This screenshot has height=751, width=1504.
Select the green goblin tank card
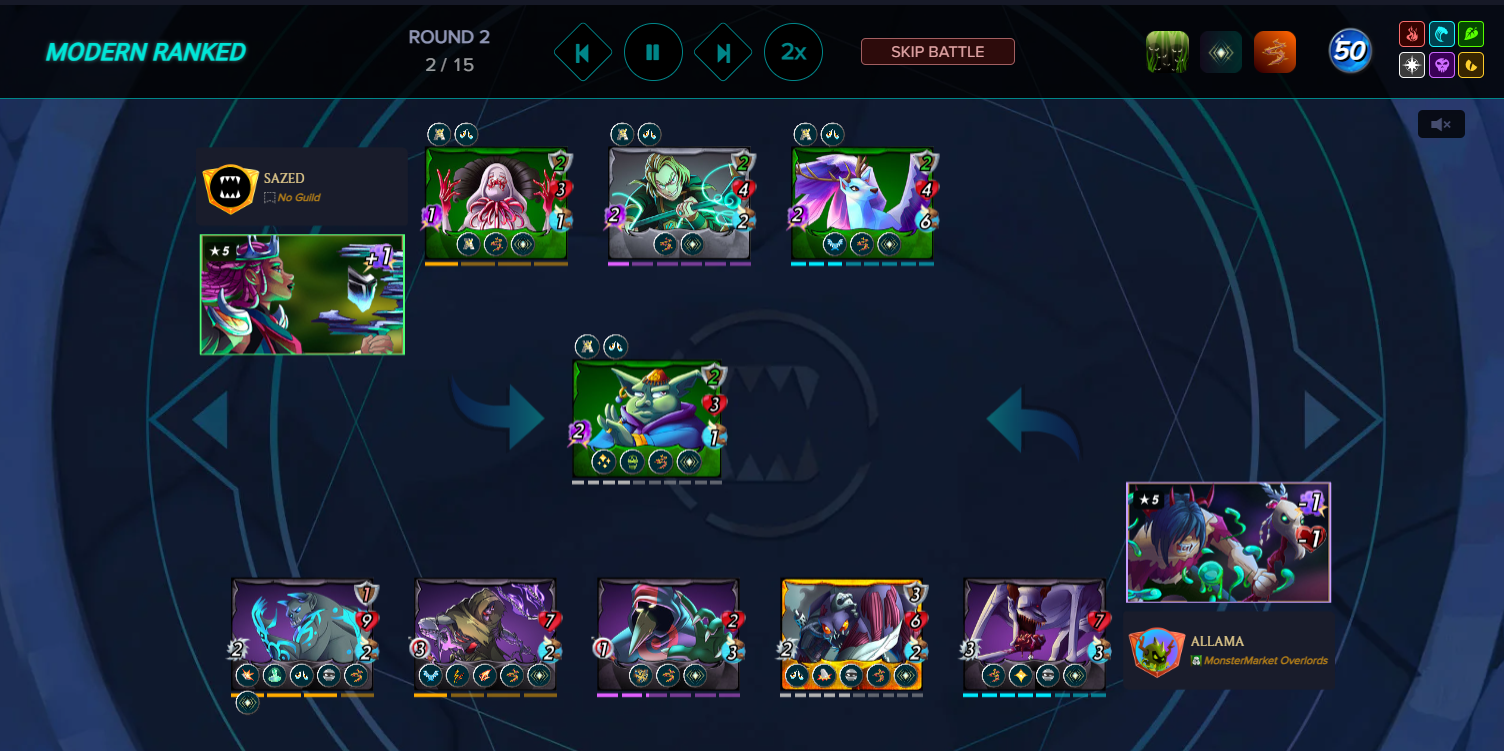click(647, 417)
